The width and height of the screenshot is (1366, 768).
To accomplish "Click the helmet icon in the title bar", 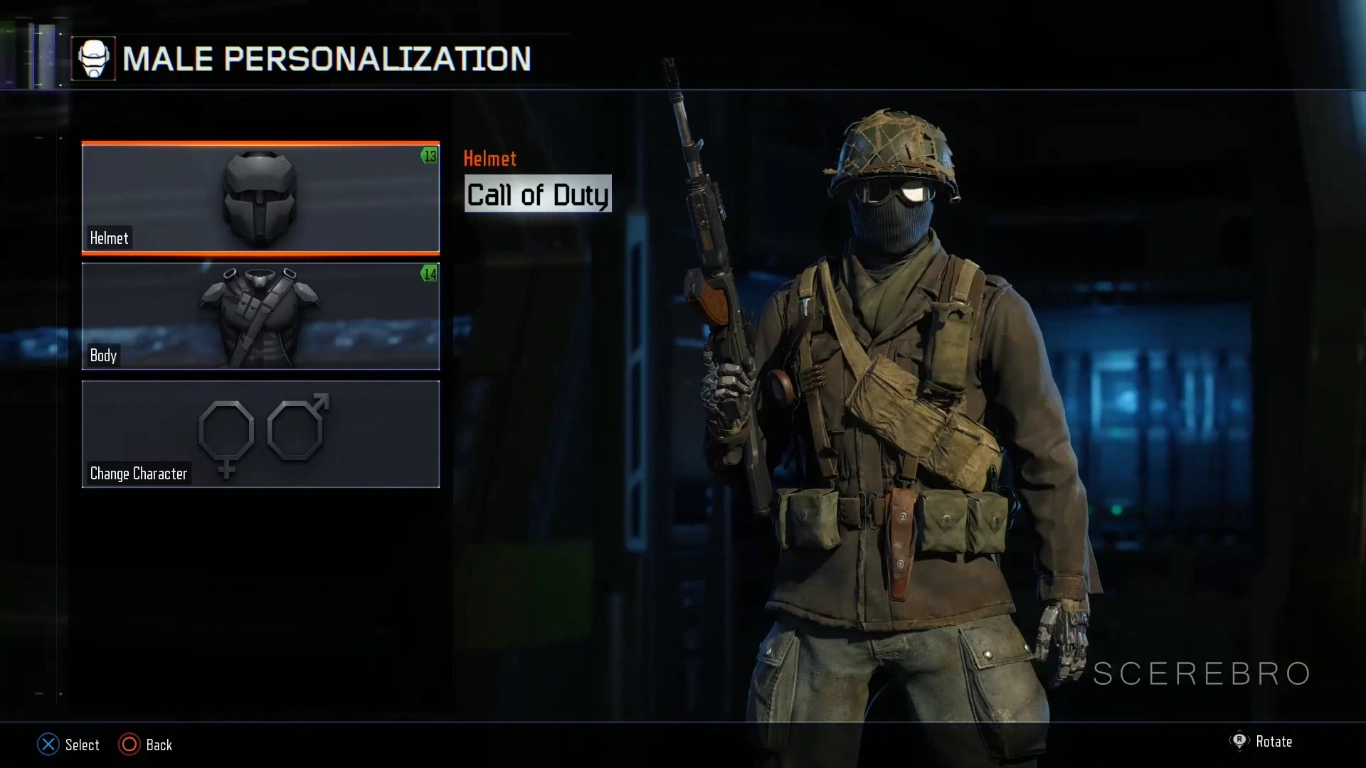I will 93,58.
